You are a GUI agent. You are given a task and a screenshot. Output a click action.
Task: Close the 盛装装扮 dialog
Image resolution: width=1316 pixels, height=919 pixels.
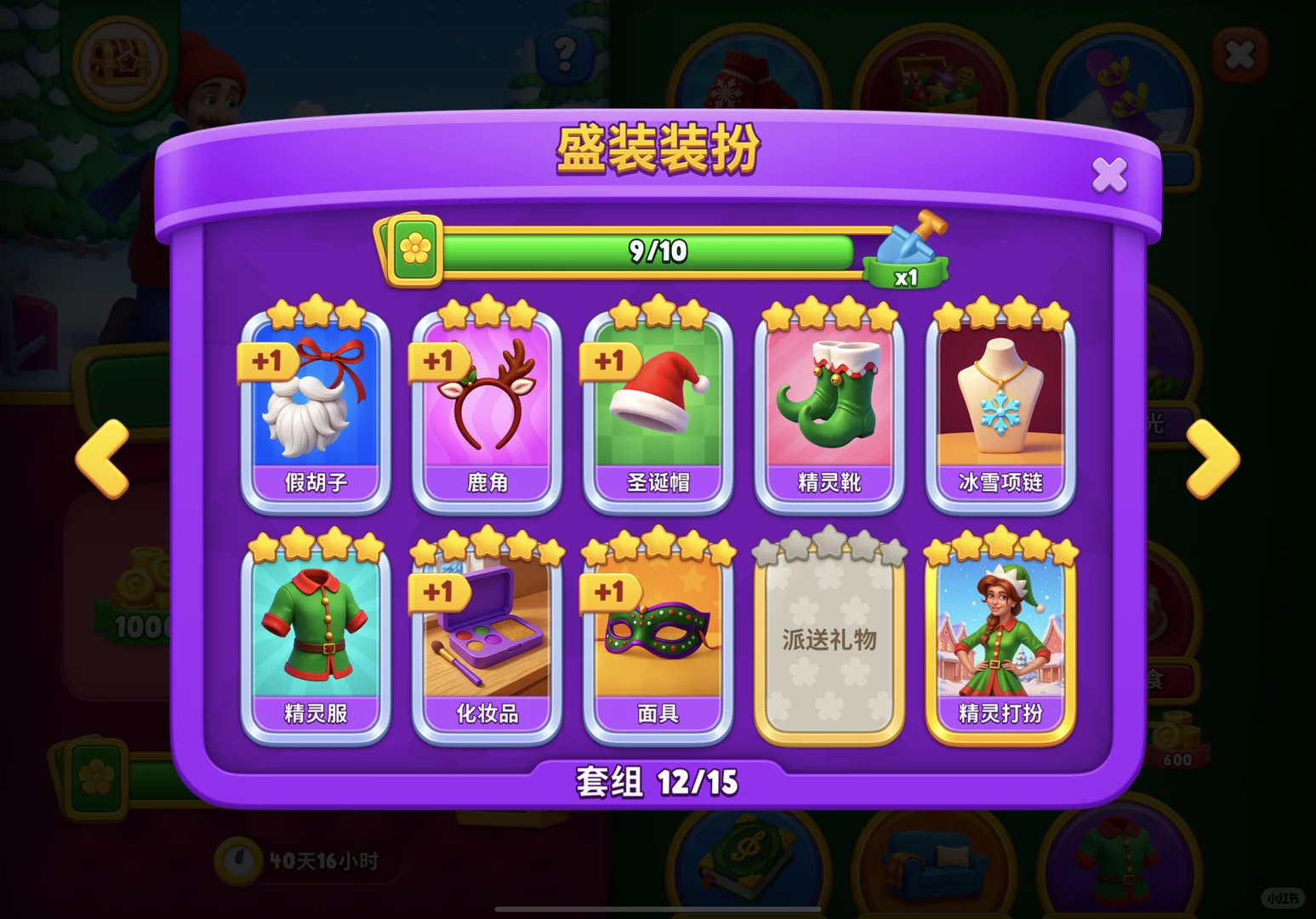click(x=1108, y=173)
